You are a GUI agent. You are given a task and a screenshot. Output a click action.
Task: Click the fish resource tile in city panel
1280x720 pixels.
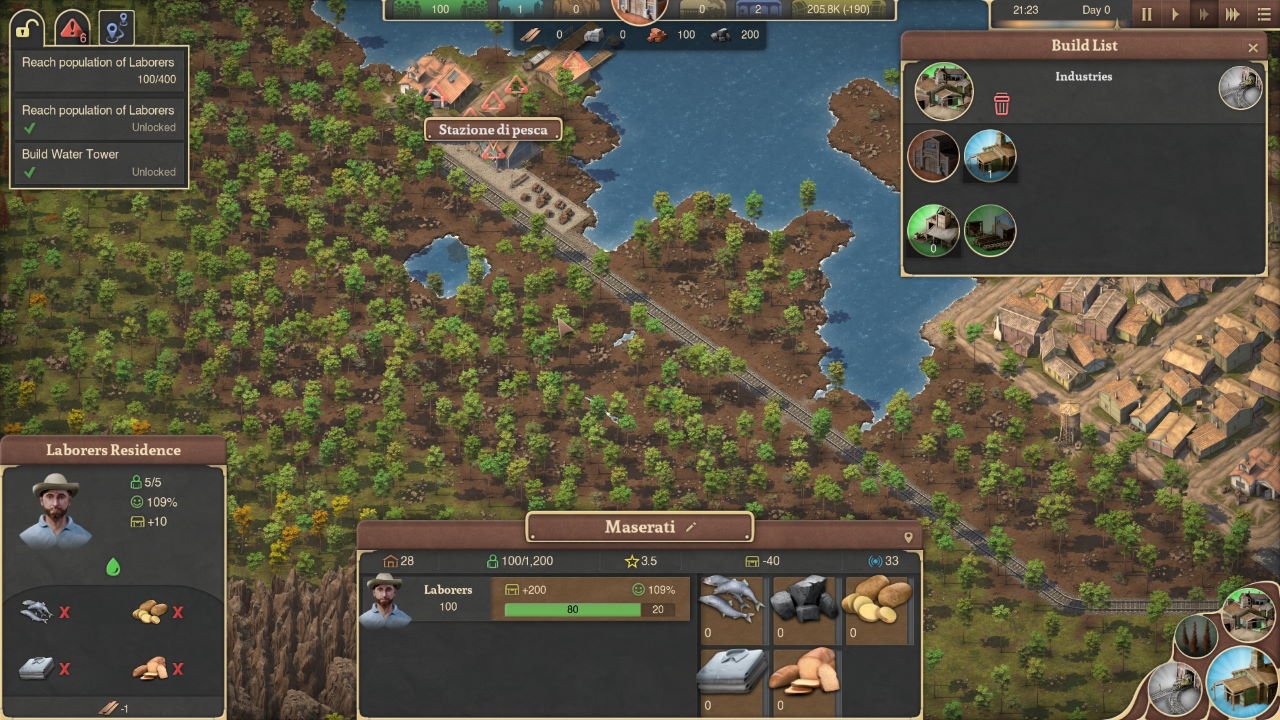[x=731, y=607]
